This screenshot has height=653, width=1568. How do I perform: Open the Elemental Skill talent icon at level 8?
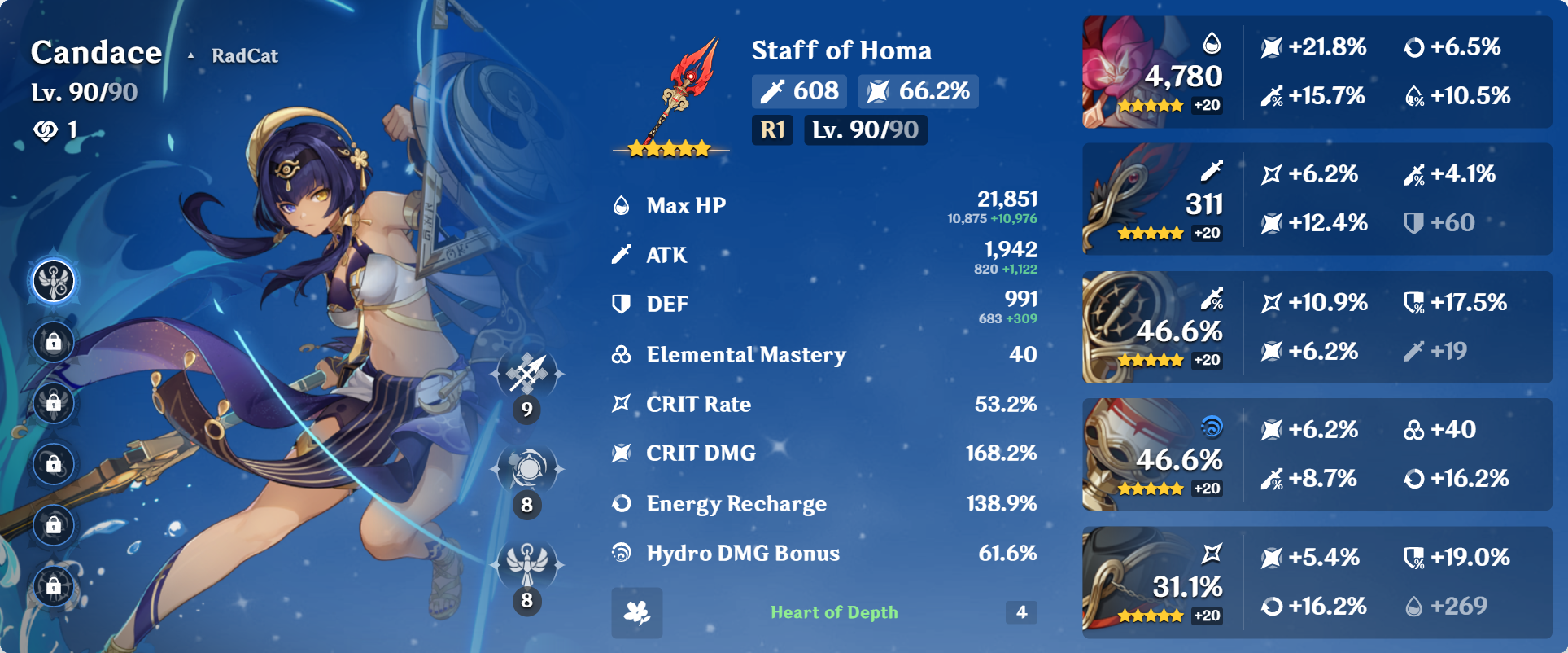point(526,468)
